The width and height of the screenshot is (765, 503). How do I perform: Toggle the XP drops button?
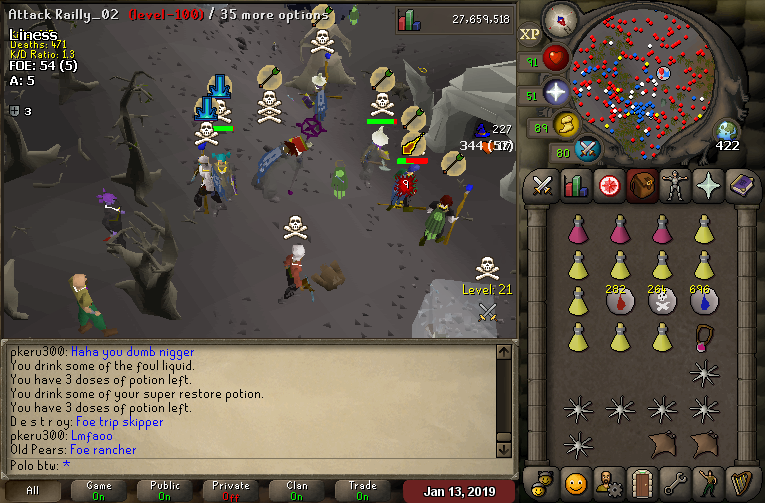point(529,33)
